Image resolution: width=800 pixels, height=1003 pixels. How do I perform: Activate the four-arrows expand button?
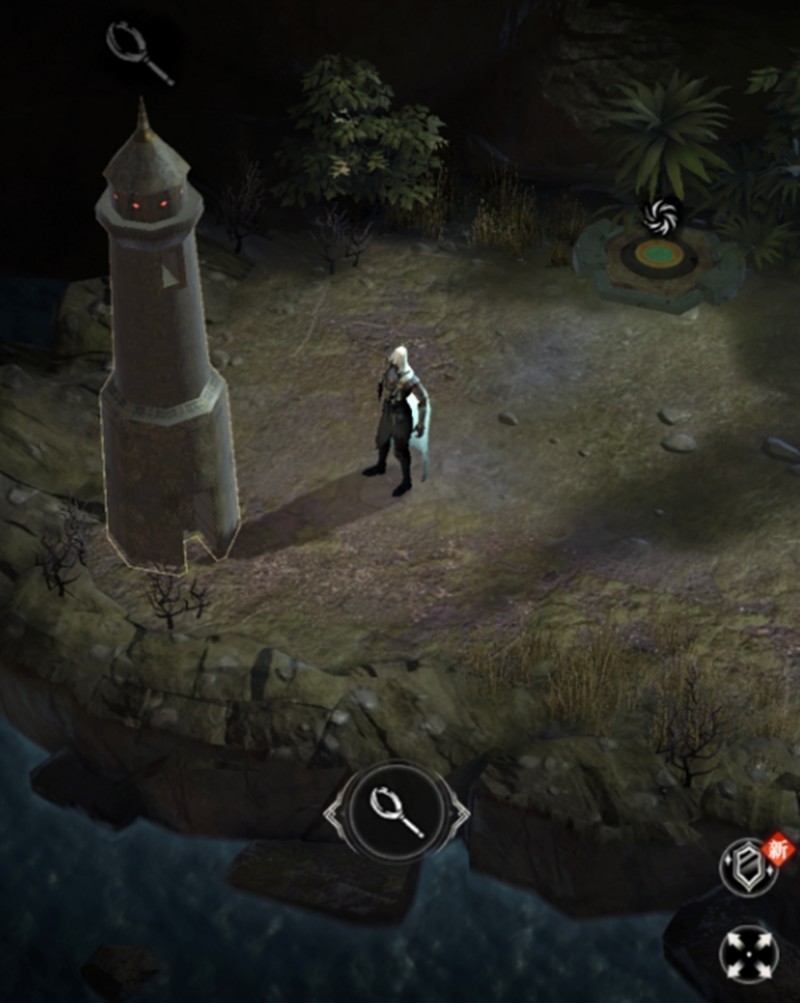(748, 954)
